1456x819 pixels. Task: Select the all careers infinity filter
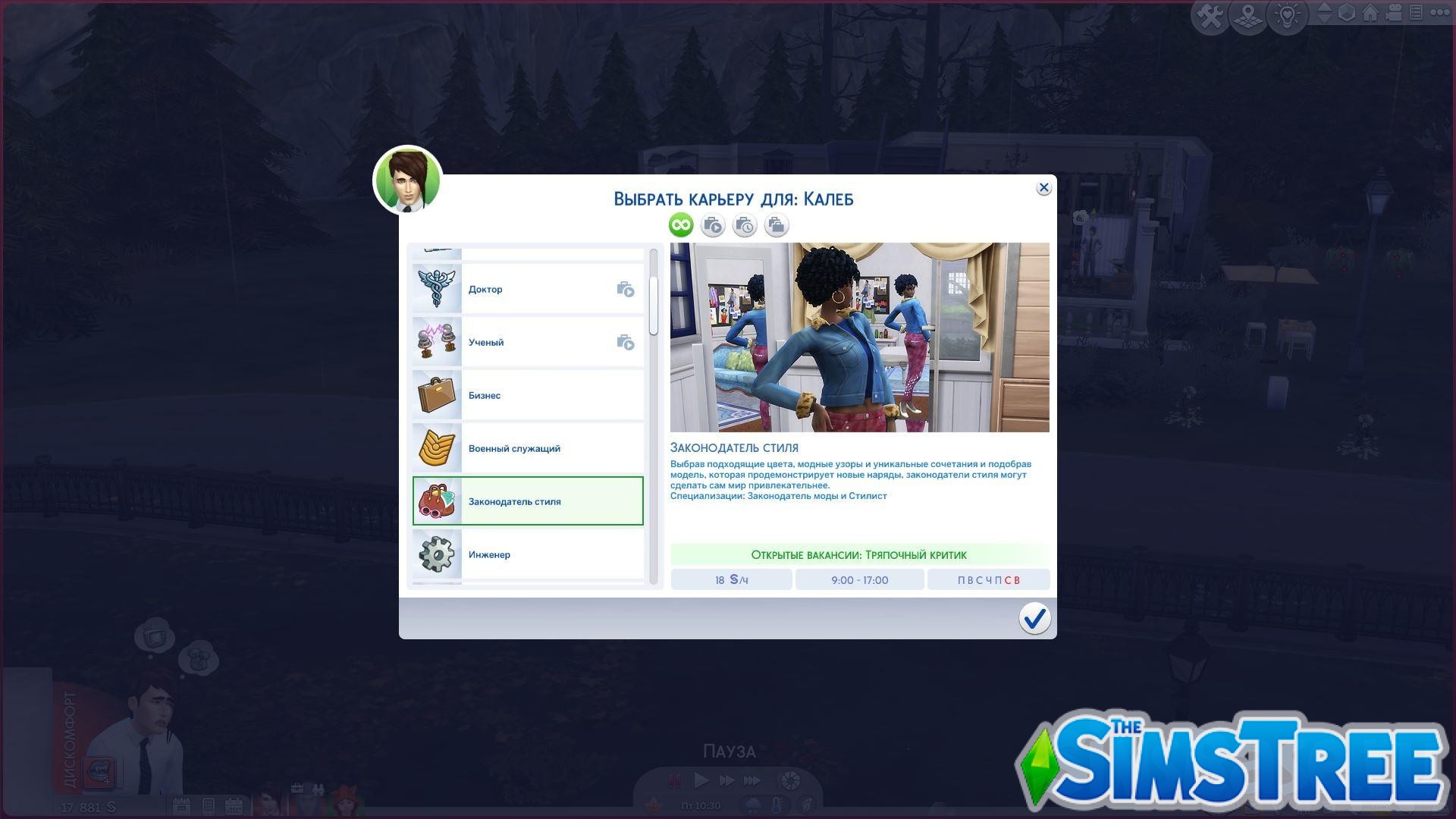[680, 224]
